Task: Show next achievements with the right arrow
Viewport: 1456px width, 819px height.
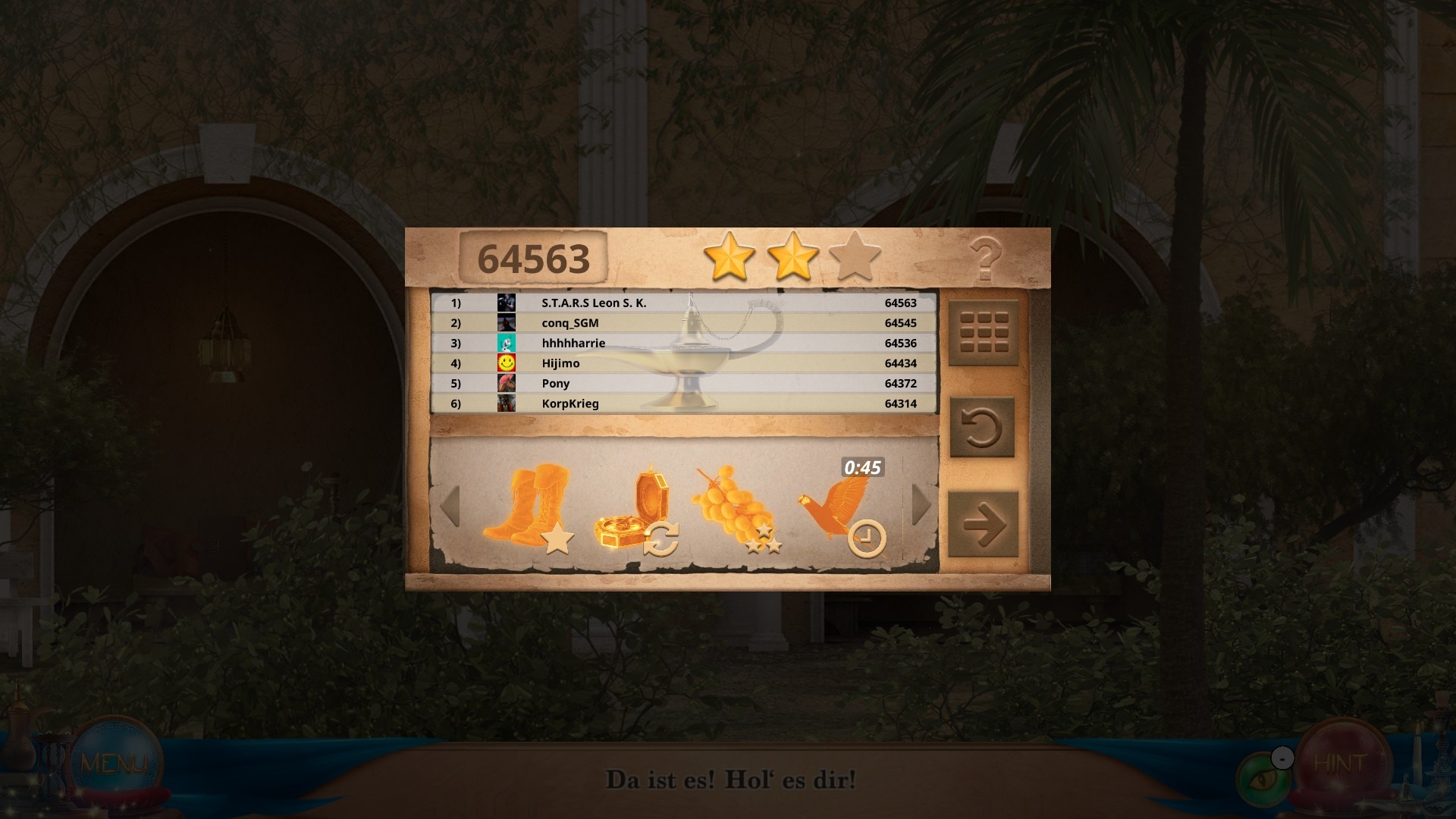Action: [x=921, y=504]
